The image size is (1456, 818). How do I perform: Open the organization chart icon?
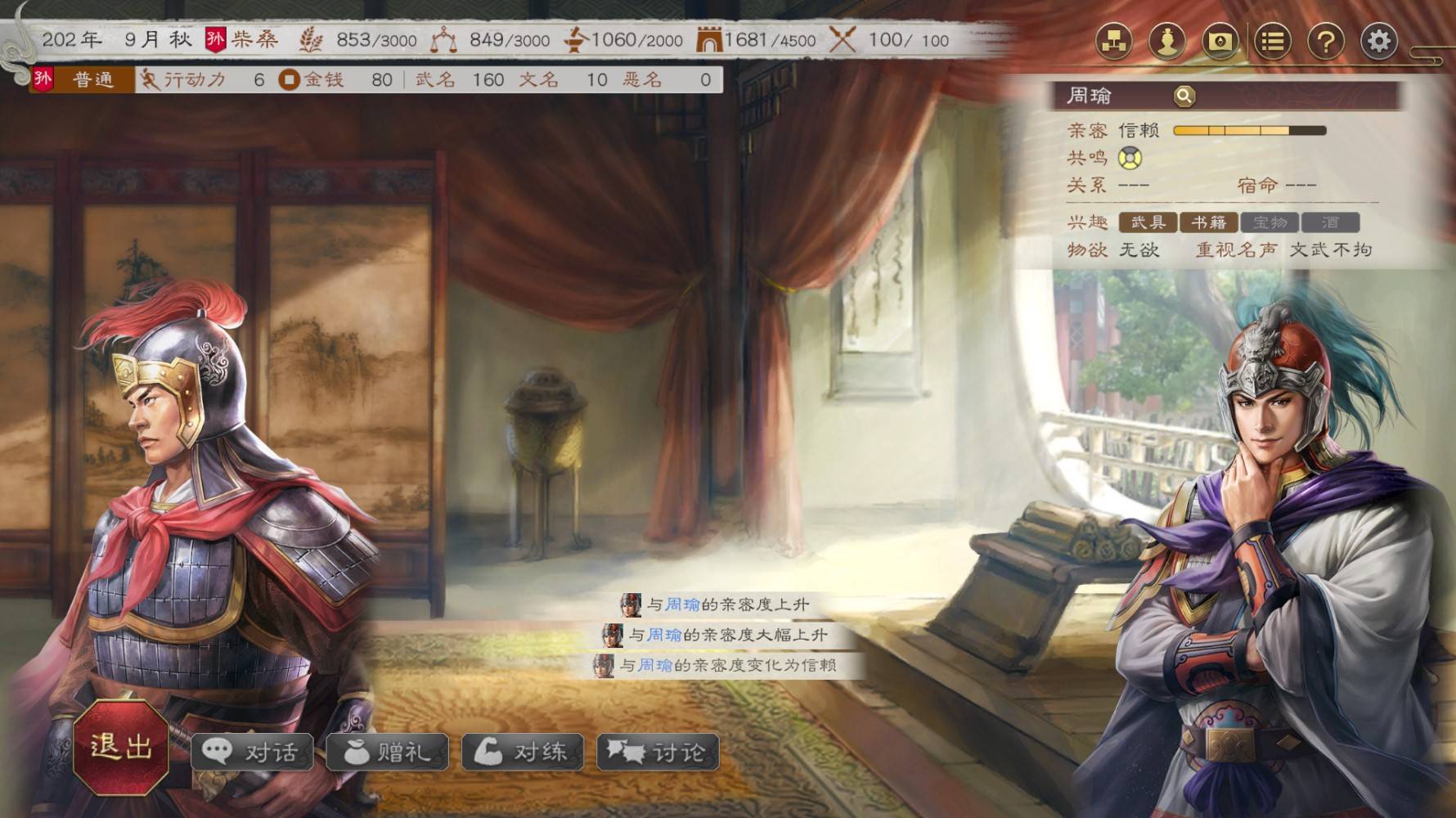pos(1114,41)
